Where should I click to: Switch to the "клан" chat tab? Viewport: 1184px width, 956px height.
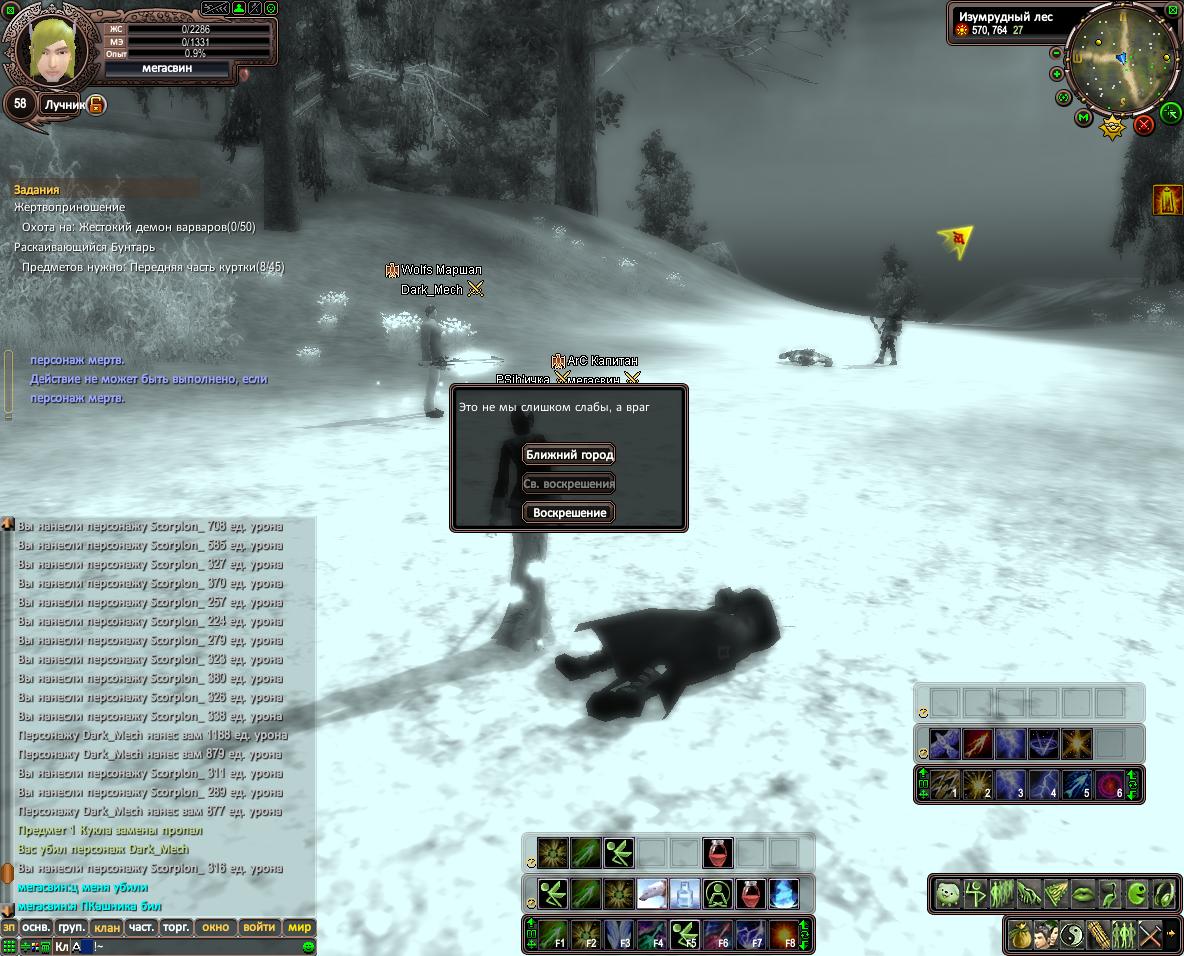coord(107,927)
